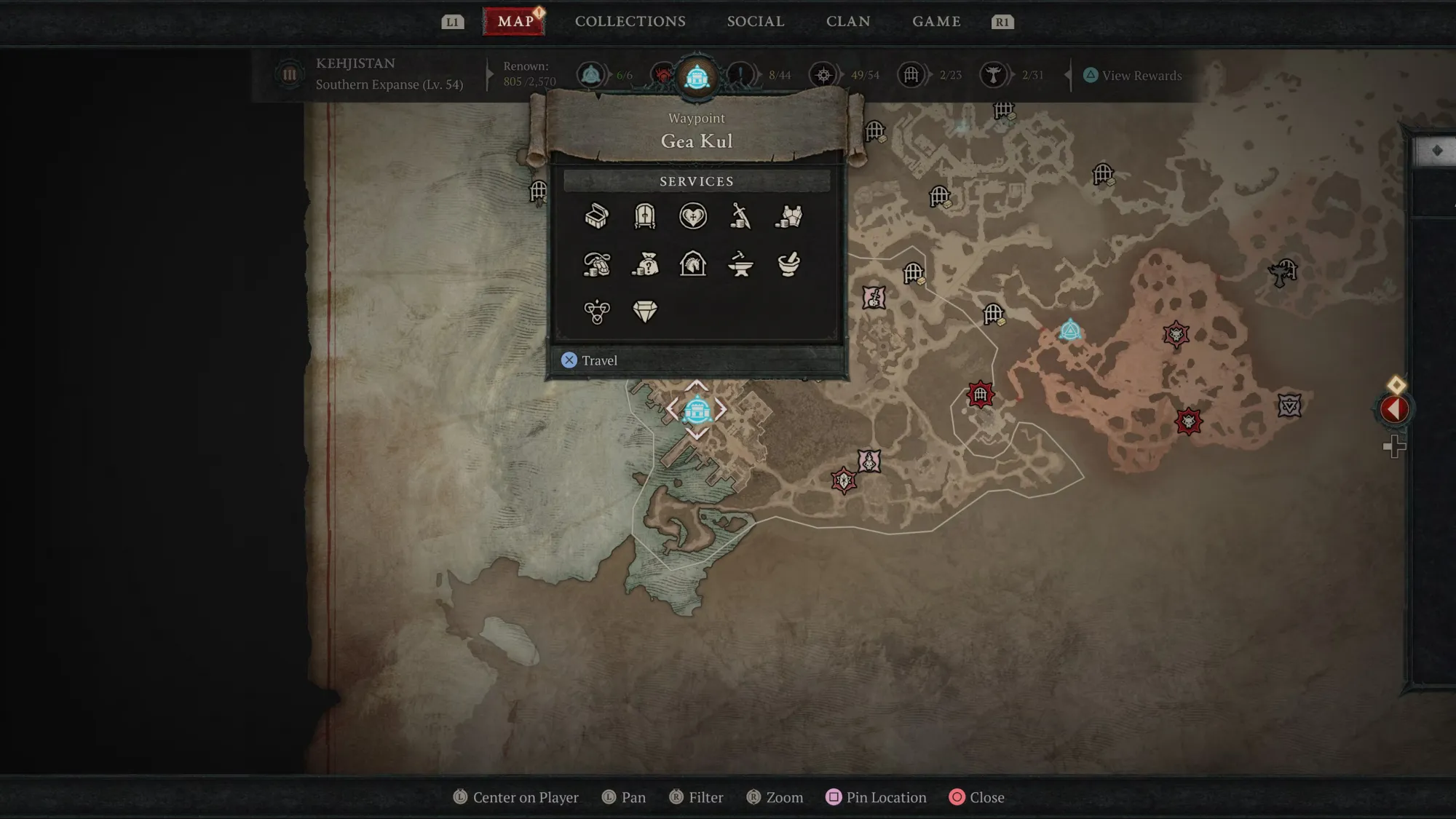Choose the wardrobe service icon
This screenshot has width=1456, height=819.
(x=645, y=216)
